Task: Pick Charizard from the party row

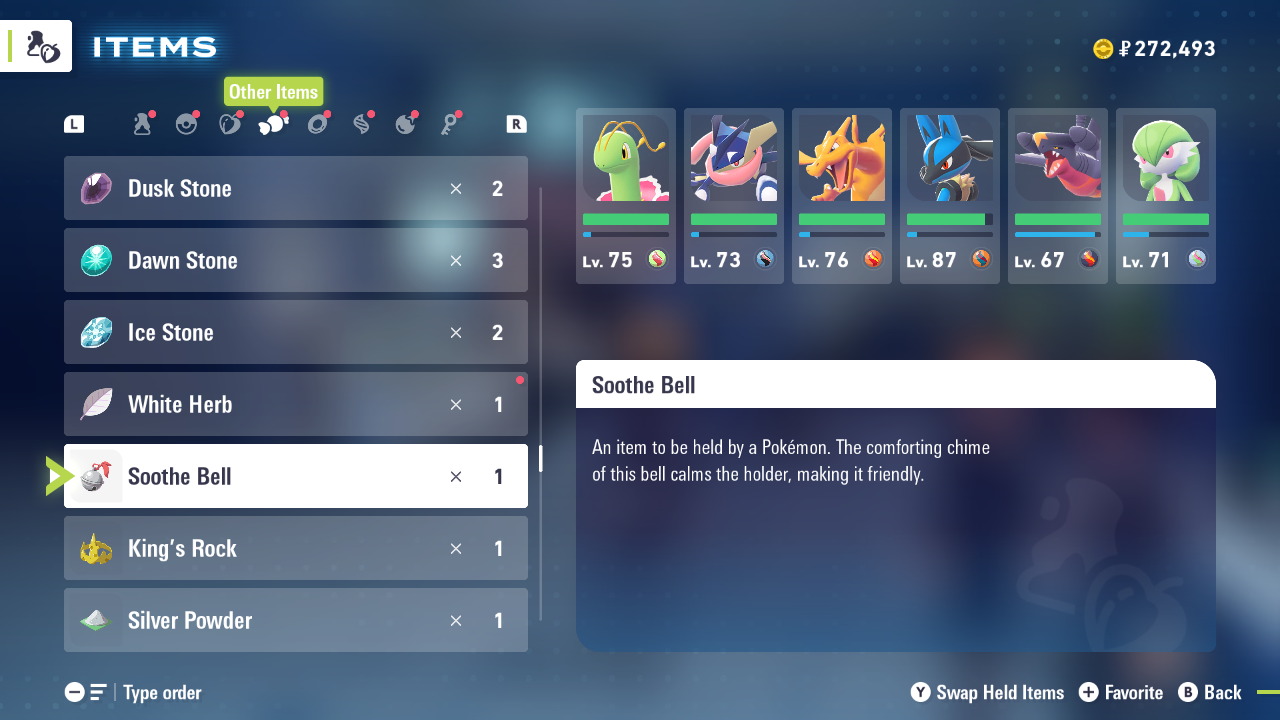Action: [x=842, y=196]
